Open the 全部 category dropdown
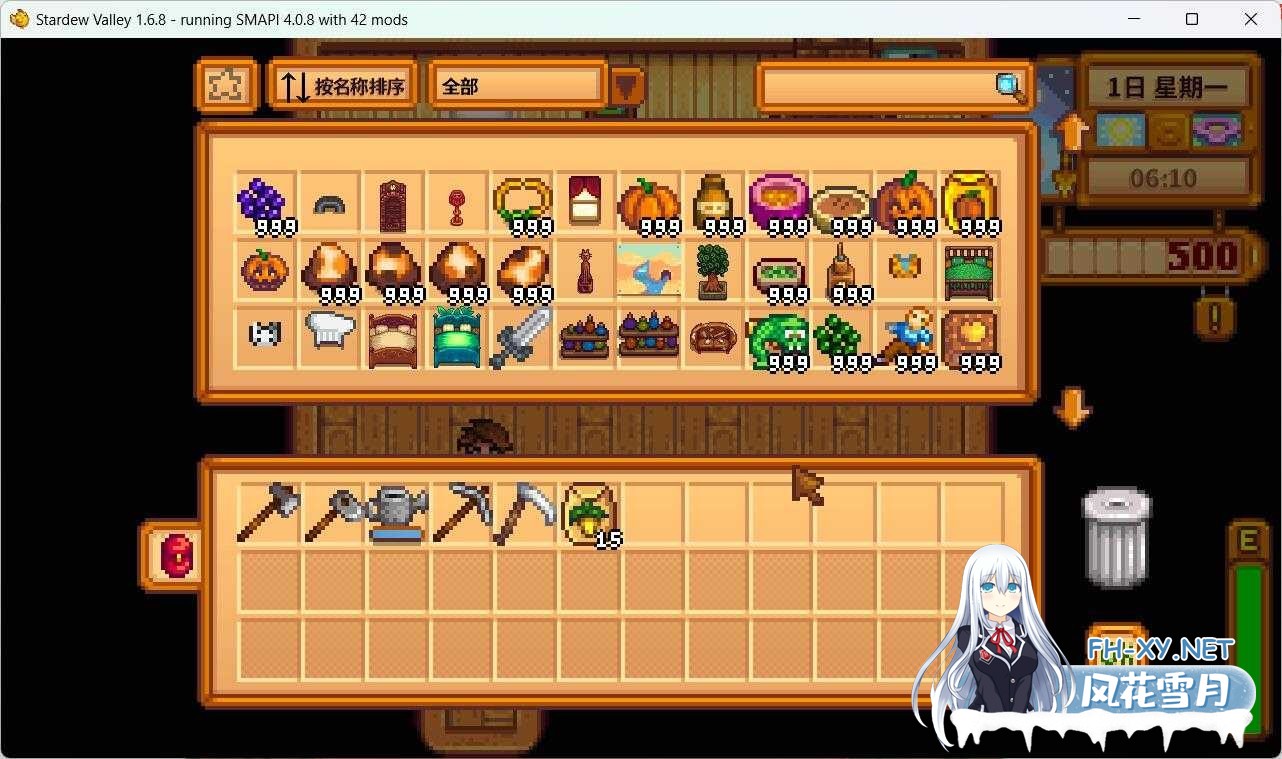 (516, 87)
